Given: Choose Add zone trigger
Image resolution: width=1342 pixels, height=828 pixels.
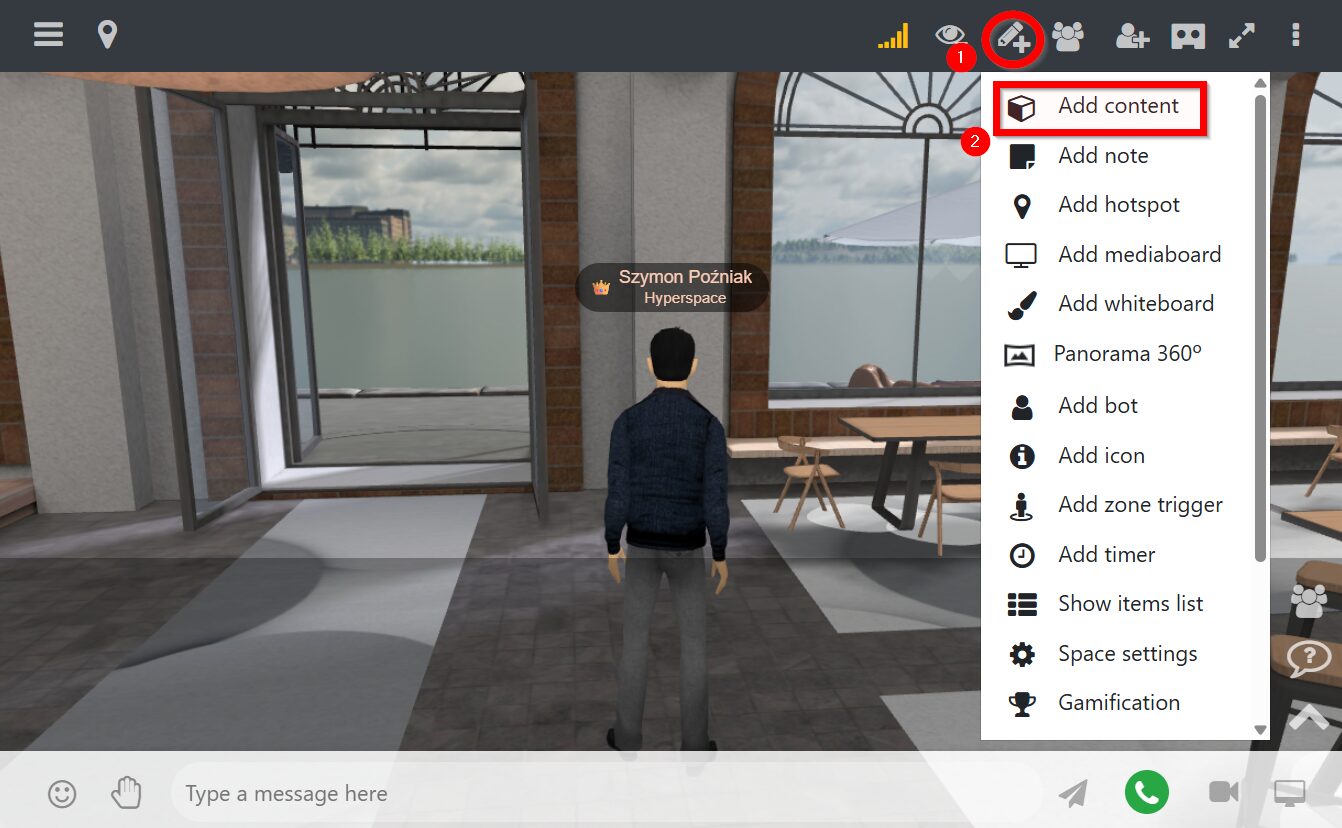Looking at the screenshot, I should click(x=1139, y=505).
